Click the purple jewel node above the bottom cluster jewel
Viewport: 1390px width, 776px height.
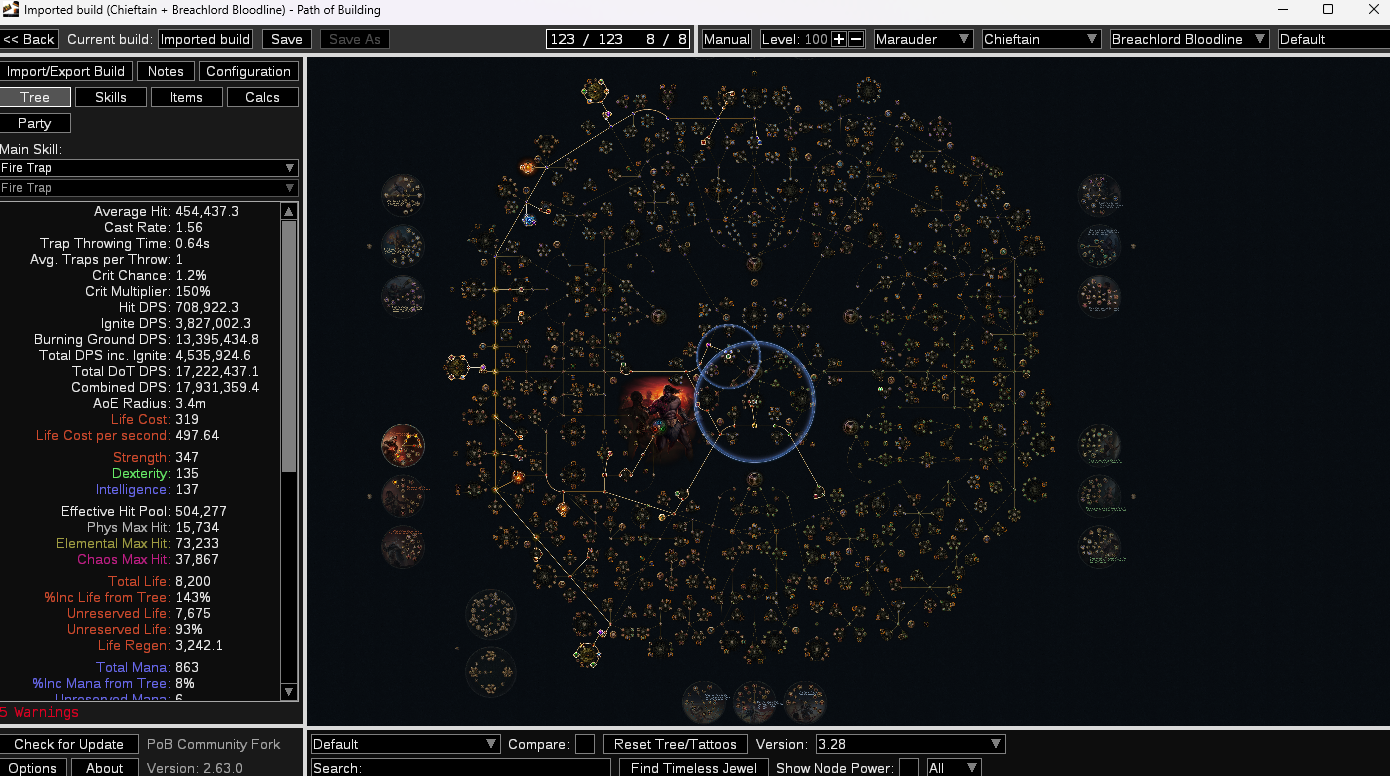601,633
